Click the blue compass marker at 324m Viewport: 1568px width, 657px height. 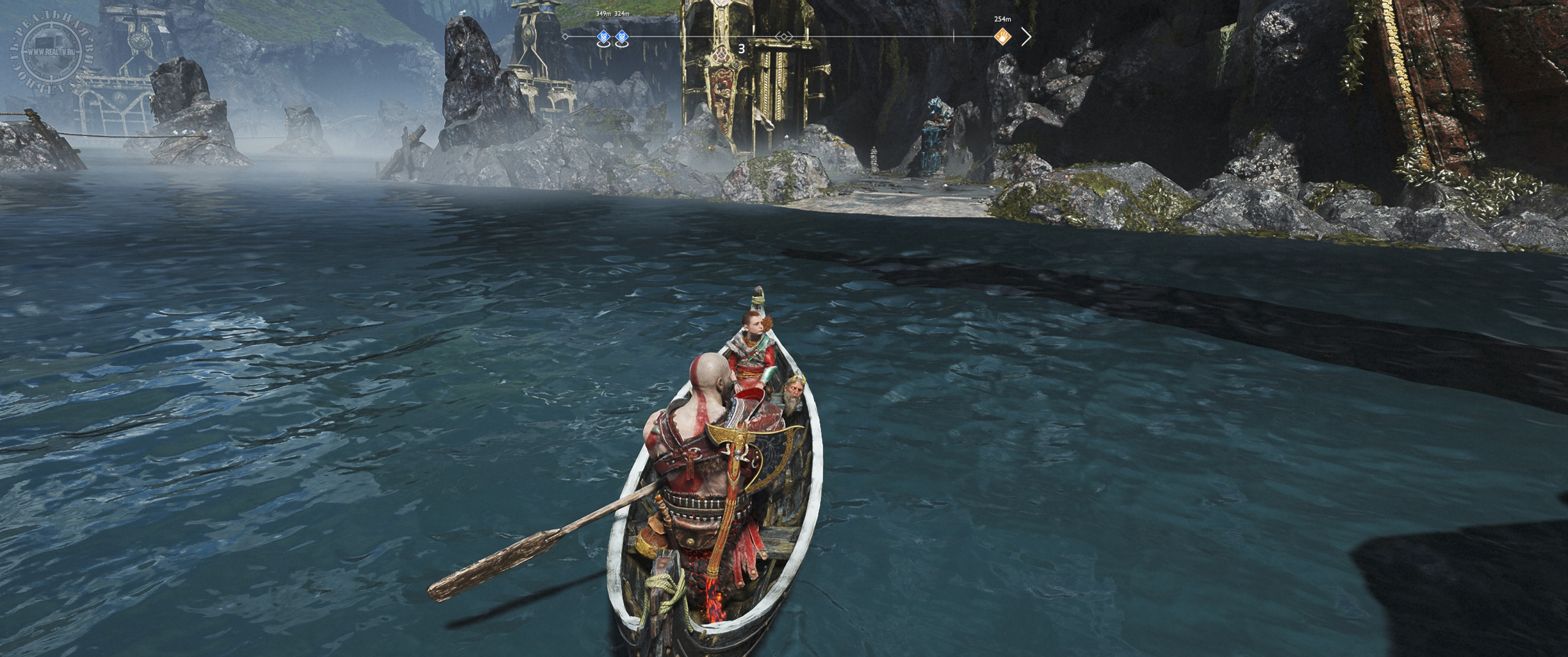coord(621,37)
